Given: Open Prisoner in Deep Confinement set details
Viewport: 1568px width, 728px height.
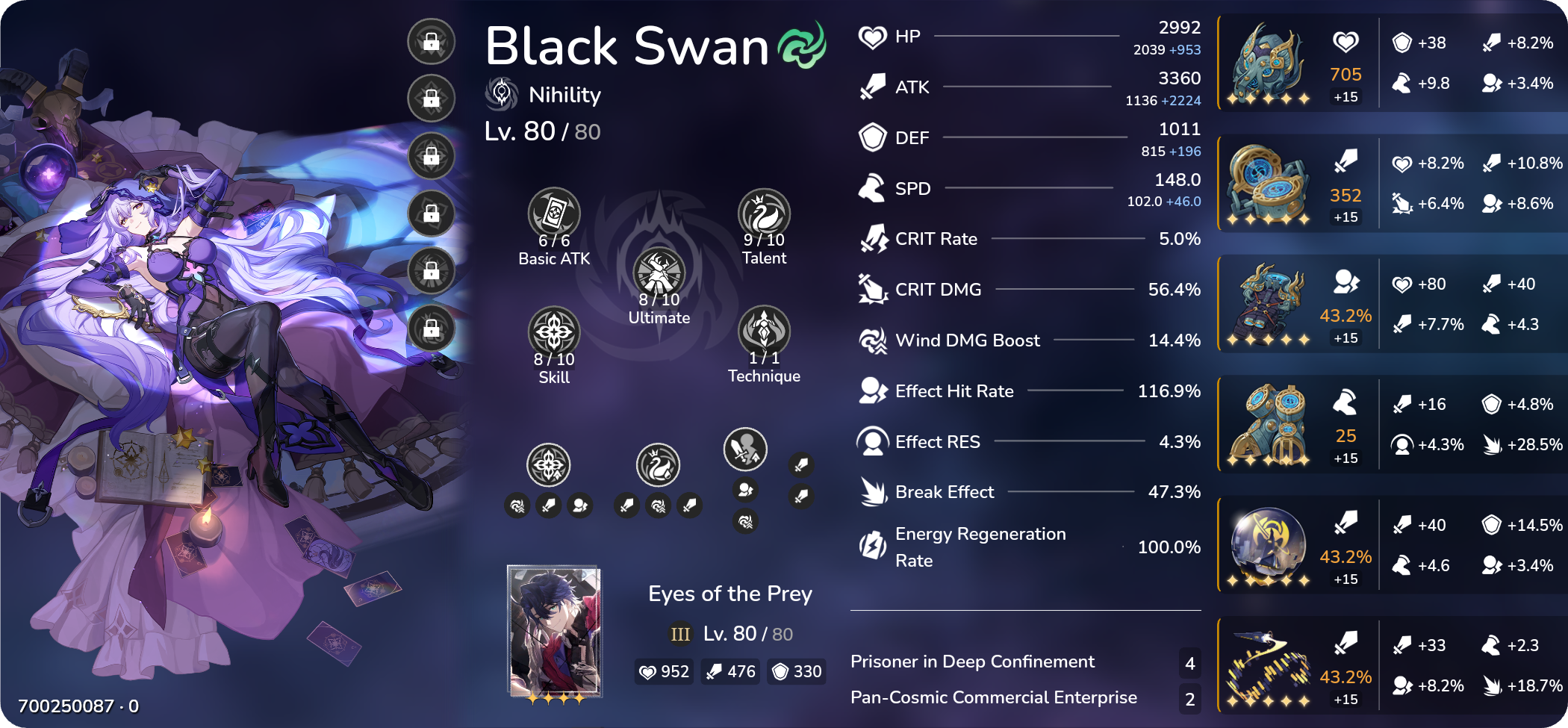Looking at the screenshot, I should click(972, 662).
